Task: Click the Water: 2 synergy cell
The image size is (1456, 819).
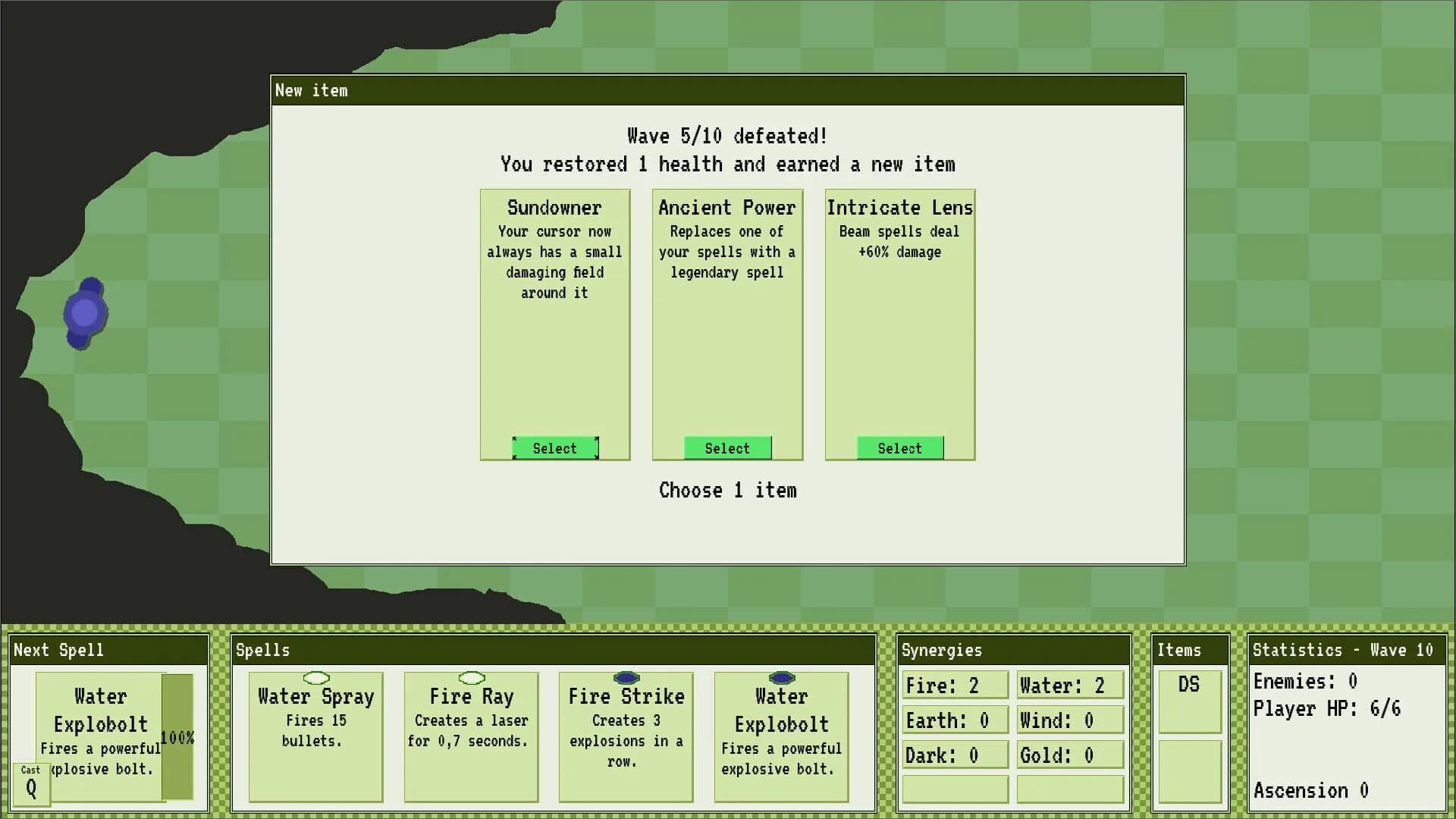Action: click(x=1069, y=685)
